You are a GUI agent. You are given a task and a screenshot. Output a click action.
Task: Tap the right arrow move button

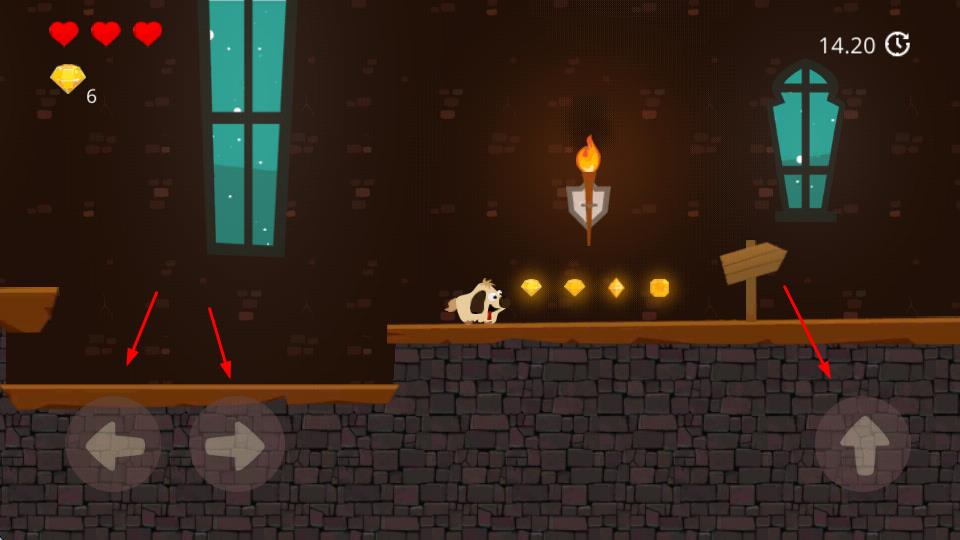coord(237,444)
